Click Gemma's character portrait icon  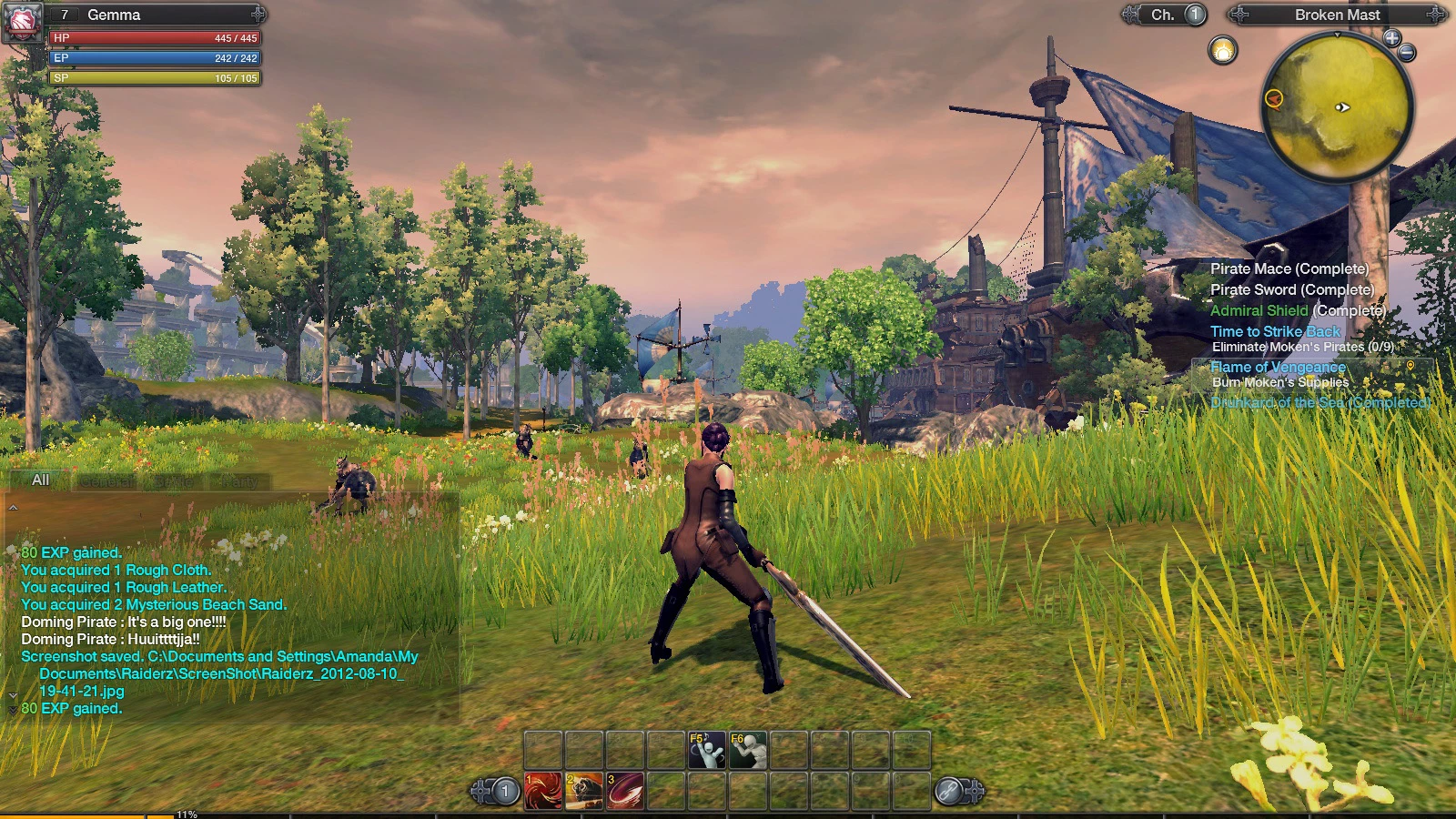[24, 21]
